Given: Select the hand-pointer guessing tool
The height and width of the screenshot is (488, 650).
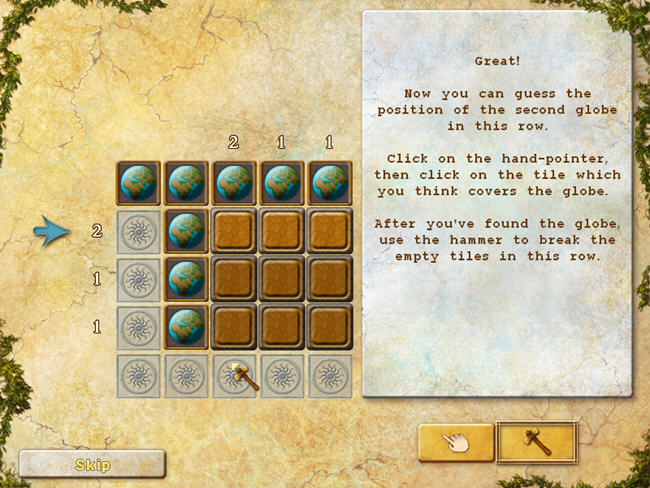Looking at the screenshot, I should tap(456, 442).
